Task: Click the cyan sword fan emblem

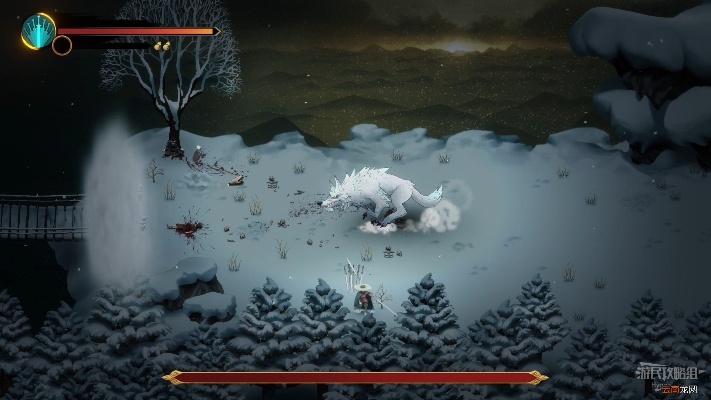Action: pyautogui.click(x=37, y=30)
